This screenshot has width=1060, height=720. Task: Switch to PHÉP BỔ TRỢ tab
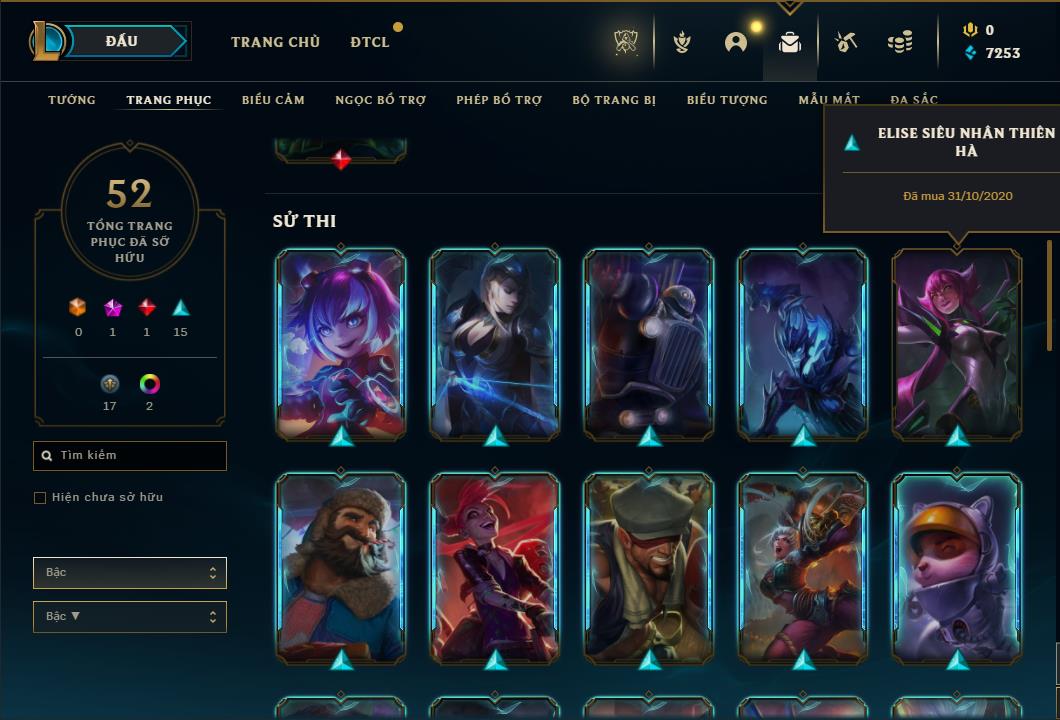(x=499, y=100)
